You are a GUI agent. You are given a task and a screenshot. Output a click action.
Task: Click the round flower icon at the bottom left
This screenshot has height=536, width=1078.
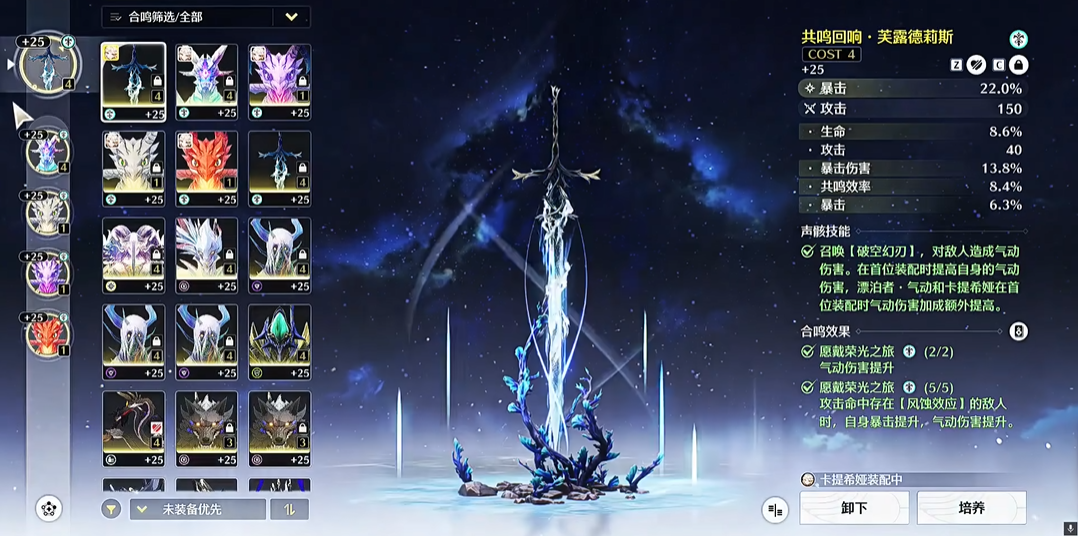[48, 509]
